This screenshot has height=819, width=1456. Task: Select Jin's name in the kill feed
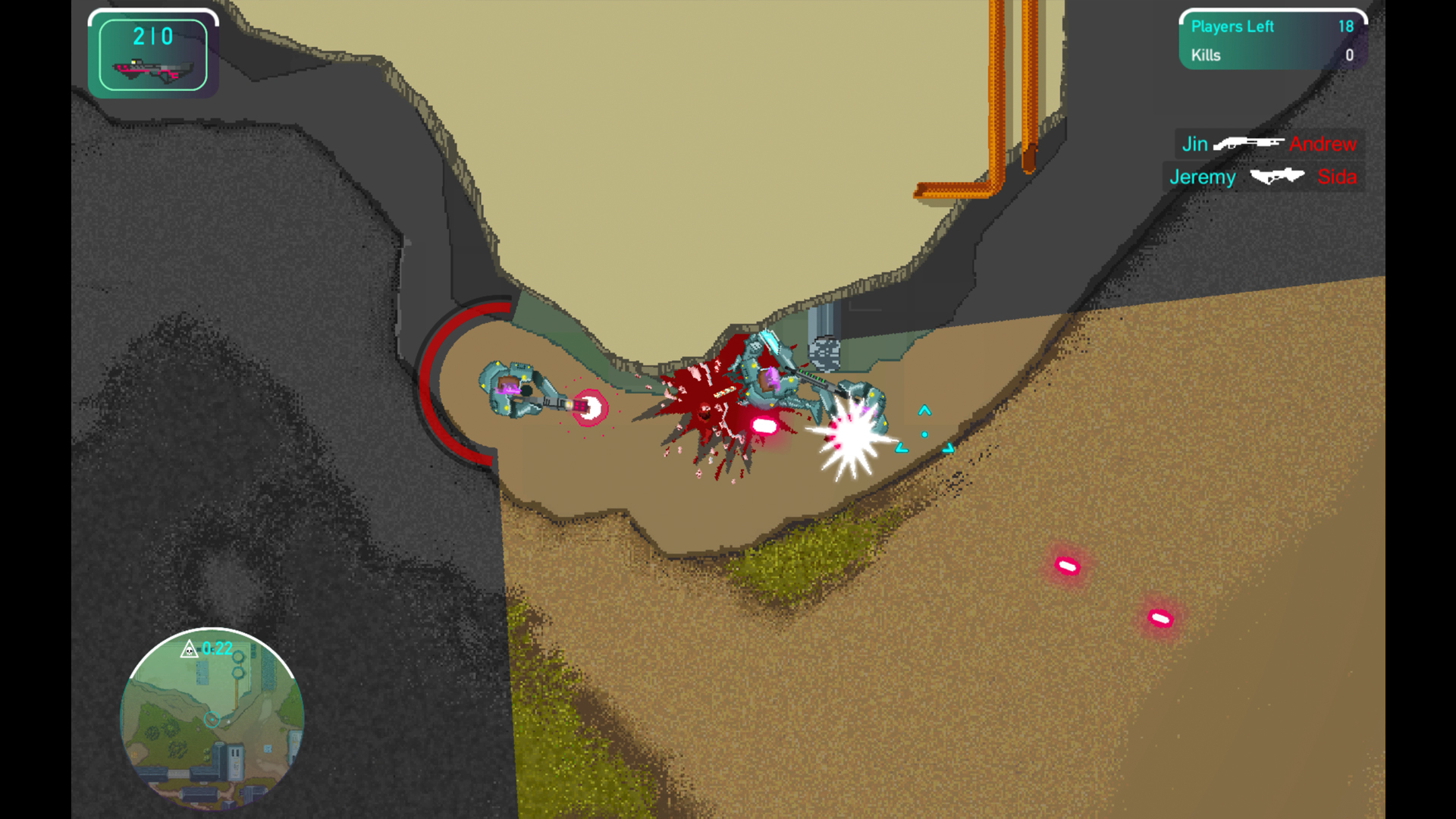pyautogui.click(x=1197, y=143)
